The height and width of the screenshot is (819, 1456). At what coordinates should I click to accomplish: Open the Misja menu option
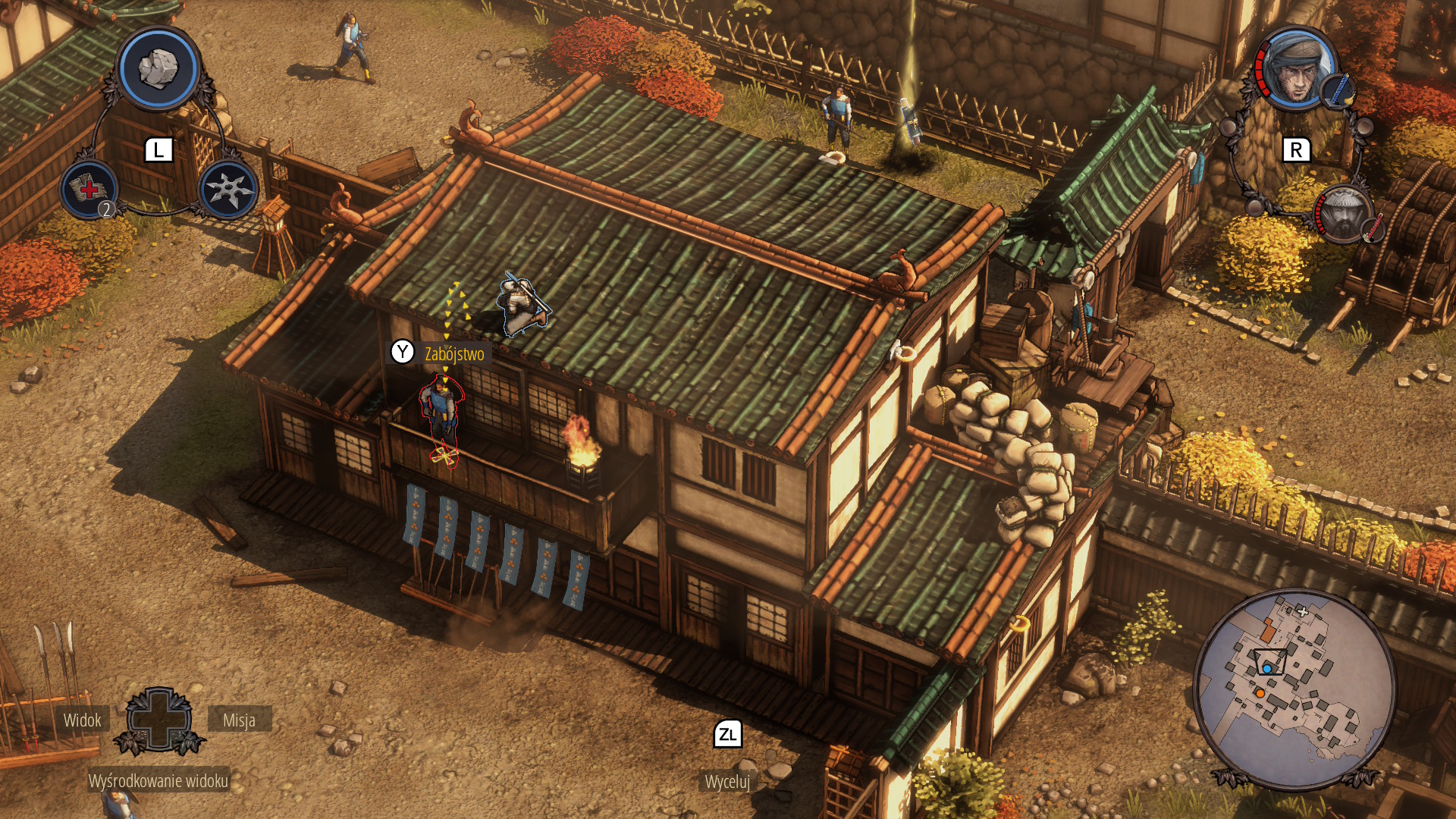[240, 721]
